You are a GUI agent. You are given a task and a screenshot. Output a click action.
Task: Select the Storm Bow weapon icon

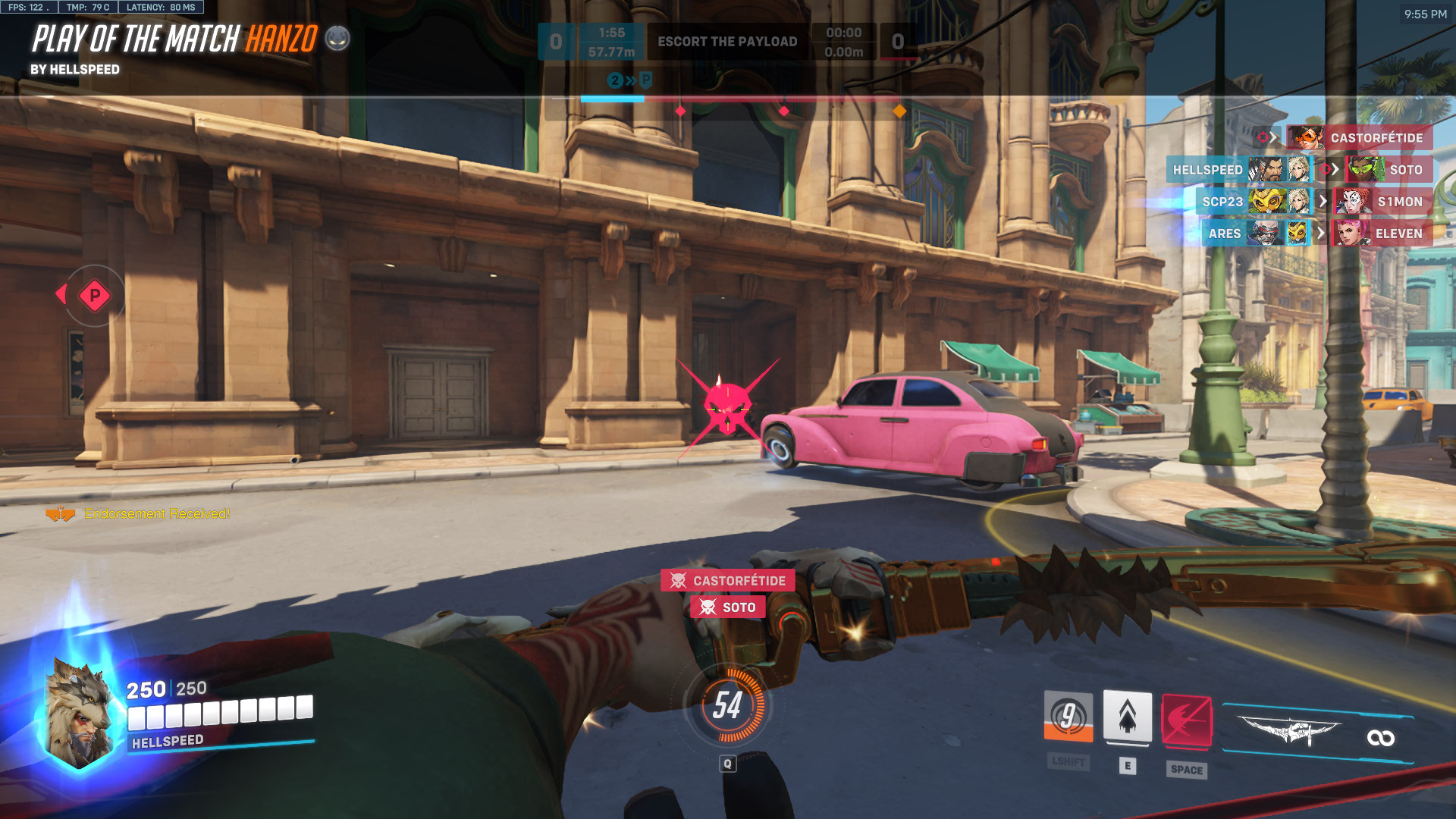1289,732
